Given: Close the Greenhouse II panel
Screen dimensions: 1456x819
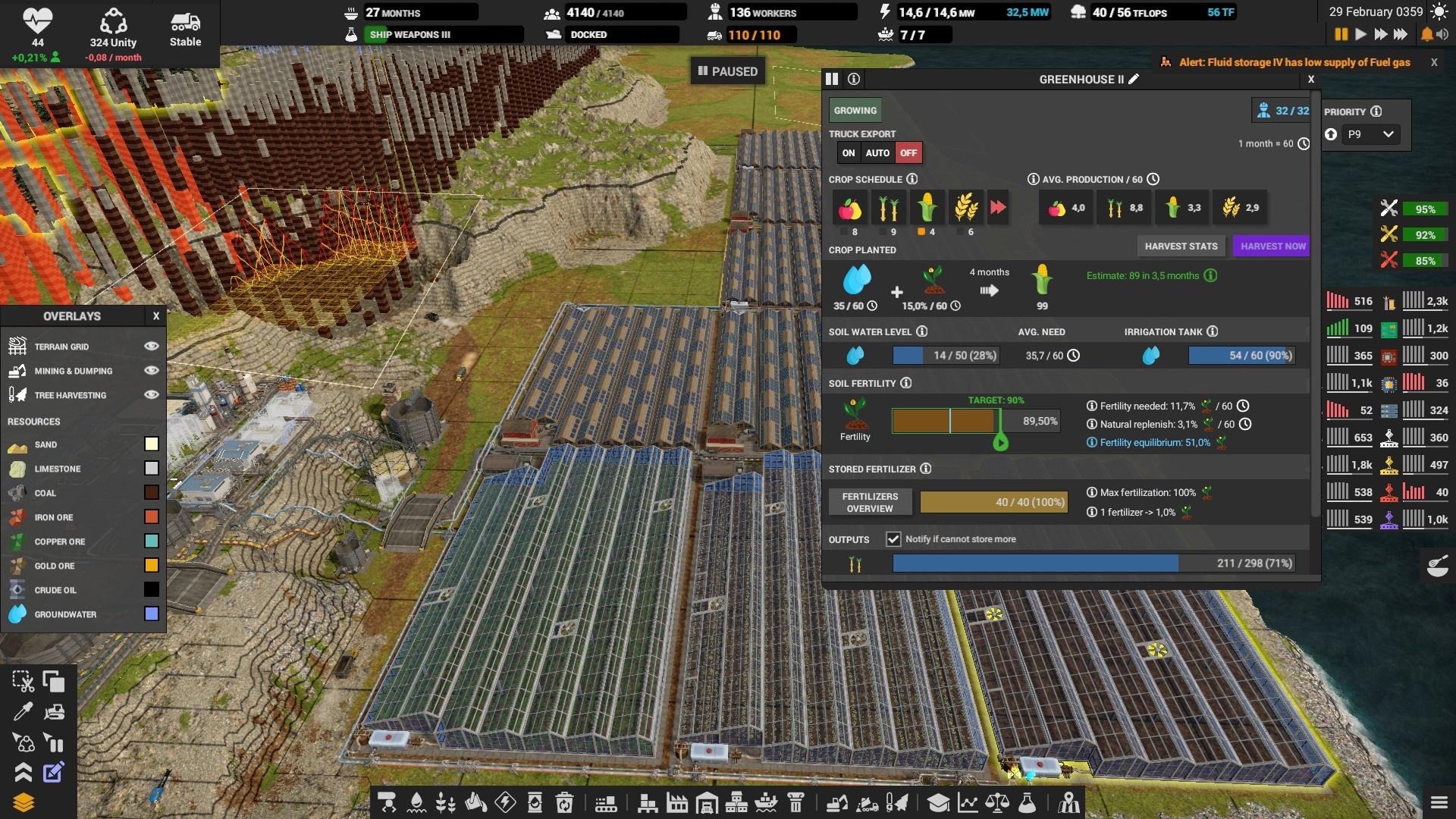Looking at the screenshot, I should coord(1310,79).
